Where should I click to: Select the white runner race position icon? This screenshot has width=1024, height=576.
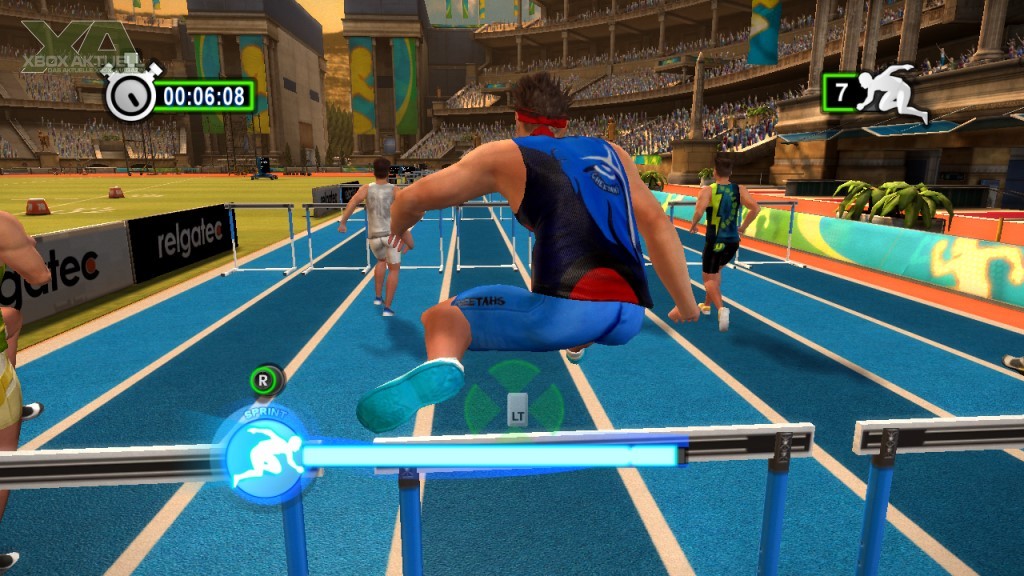[x=893, y=94]
